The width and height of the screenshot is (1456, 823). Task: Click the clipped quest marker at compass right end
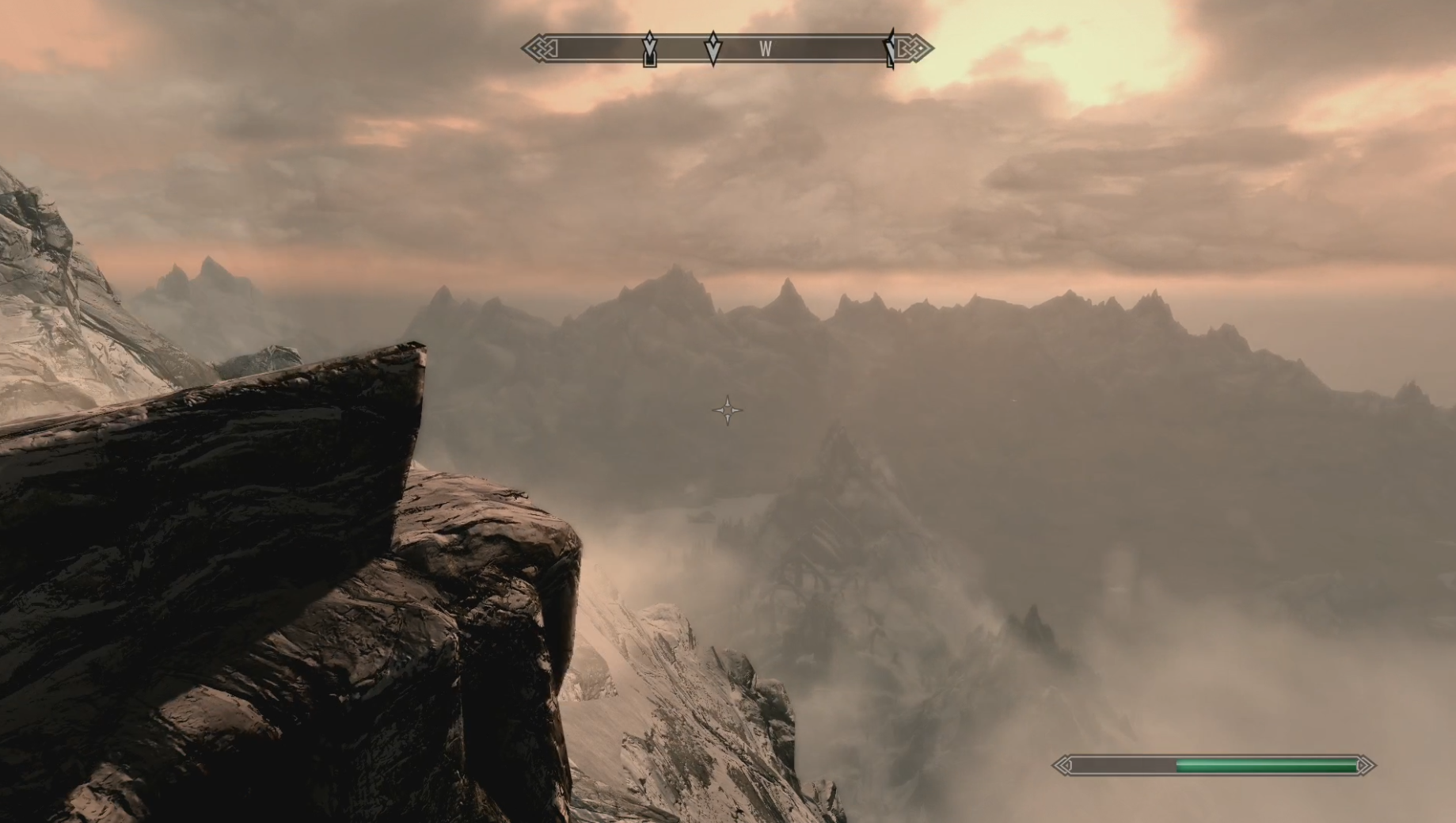tap(891, 49)
